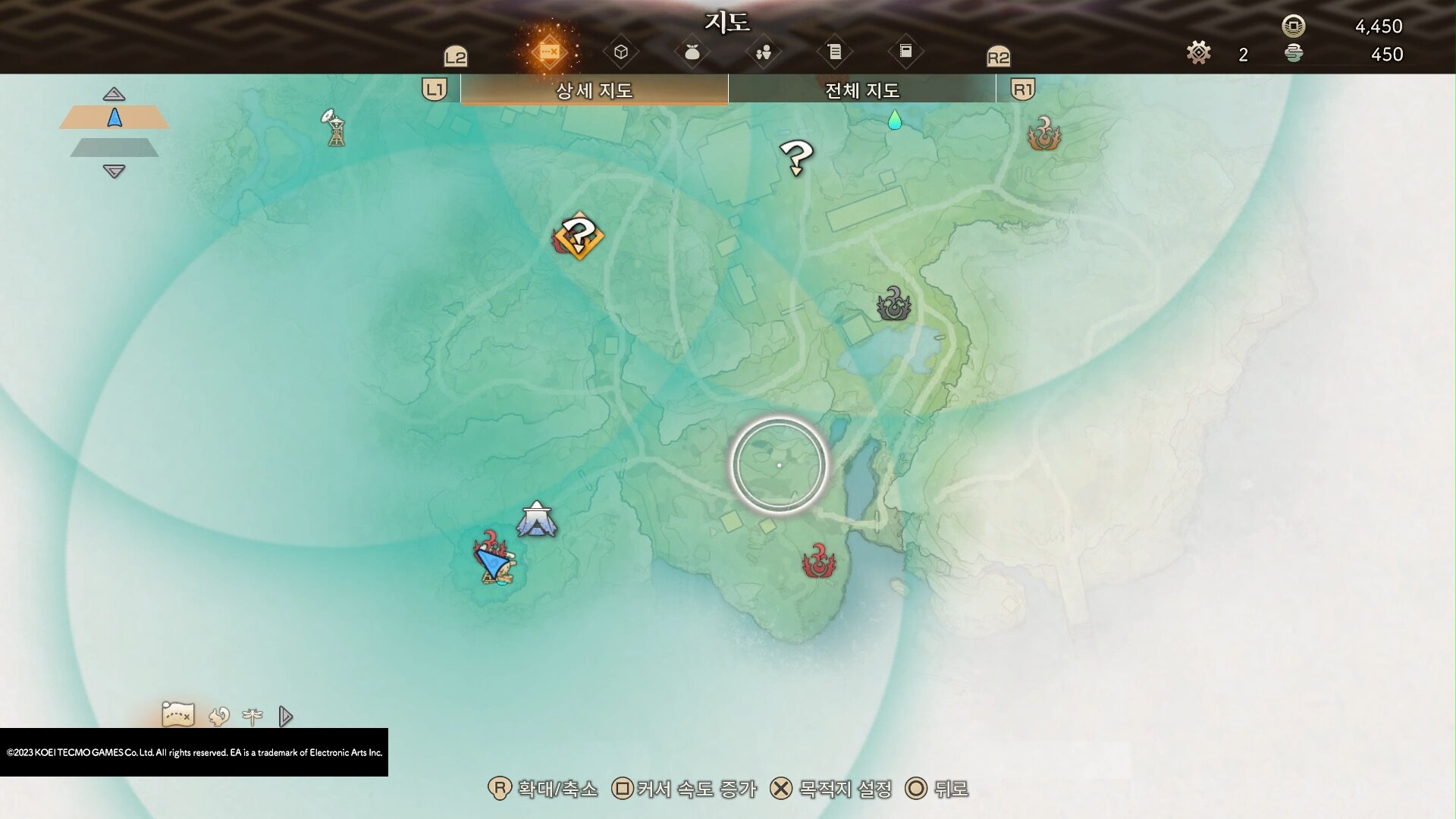
Task: Switch to the 전체 지도 tab
Action: click(861, 90)
